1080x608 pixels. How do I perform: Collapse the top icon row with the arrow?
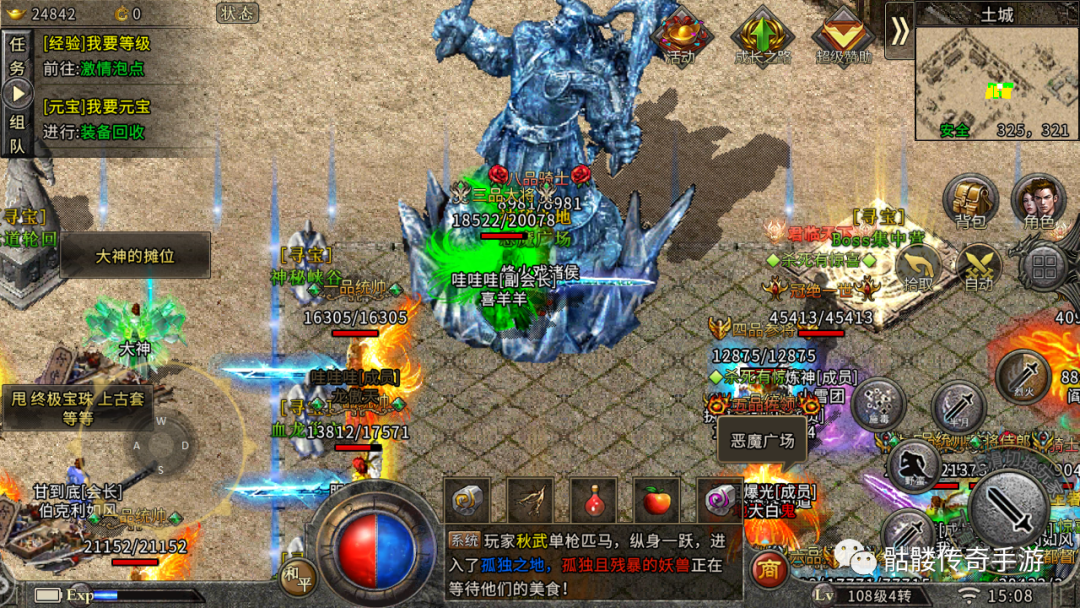pos(900,31)
